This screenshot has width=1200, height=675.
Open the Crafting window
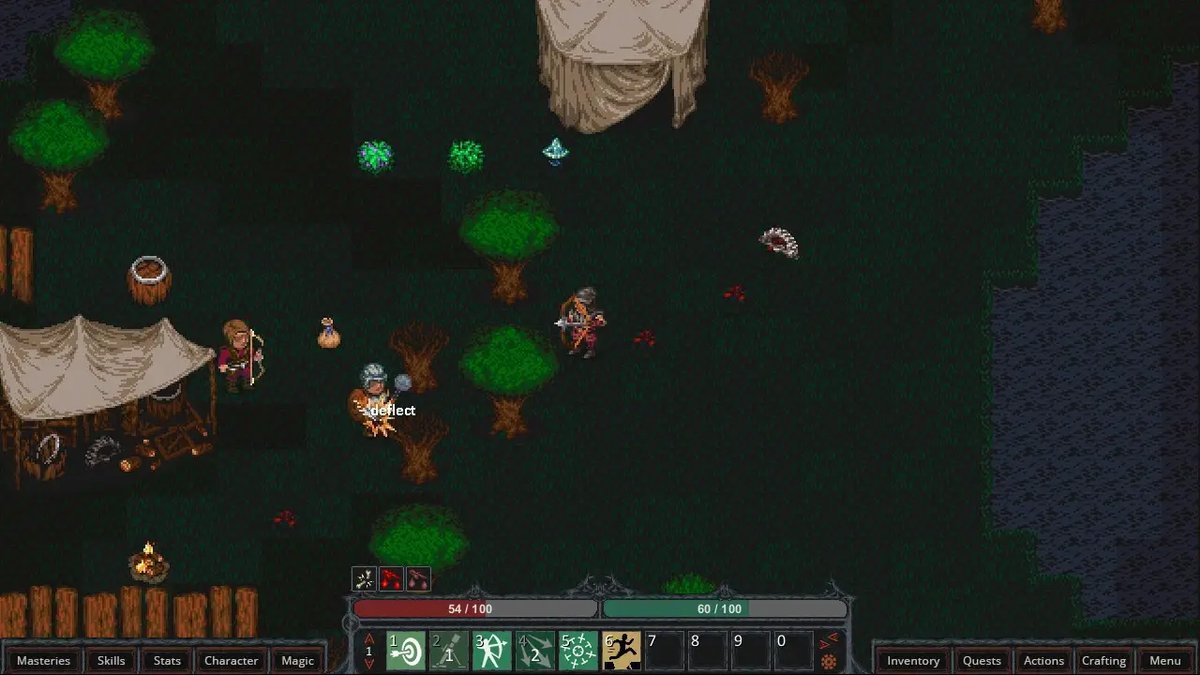tap(1104, 660)
